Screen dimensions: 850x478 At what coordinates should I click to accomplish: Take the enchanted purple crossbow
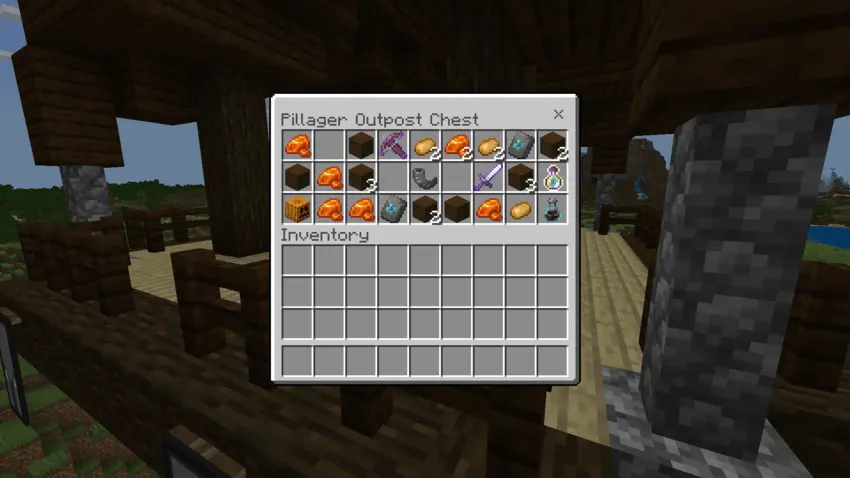(392, 146)
